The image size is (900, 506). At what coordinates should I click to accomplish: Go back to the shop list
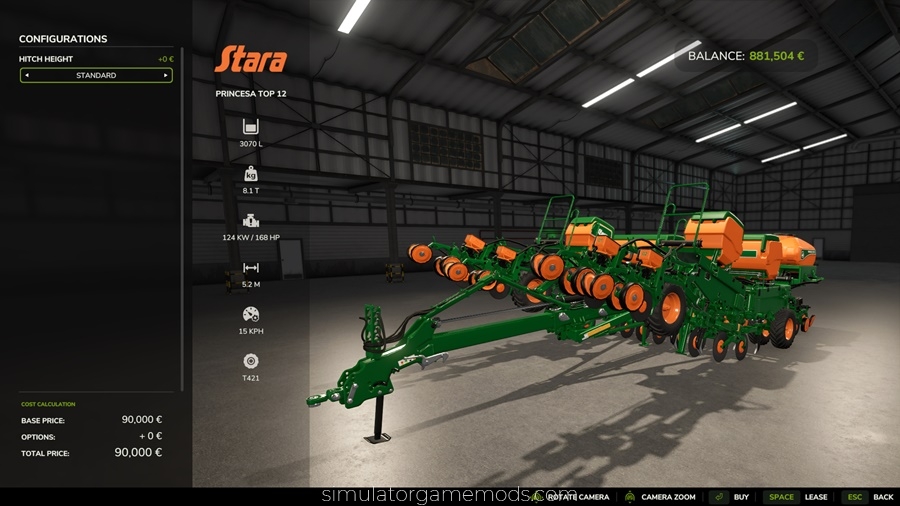coord(883,497)
